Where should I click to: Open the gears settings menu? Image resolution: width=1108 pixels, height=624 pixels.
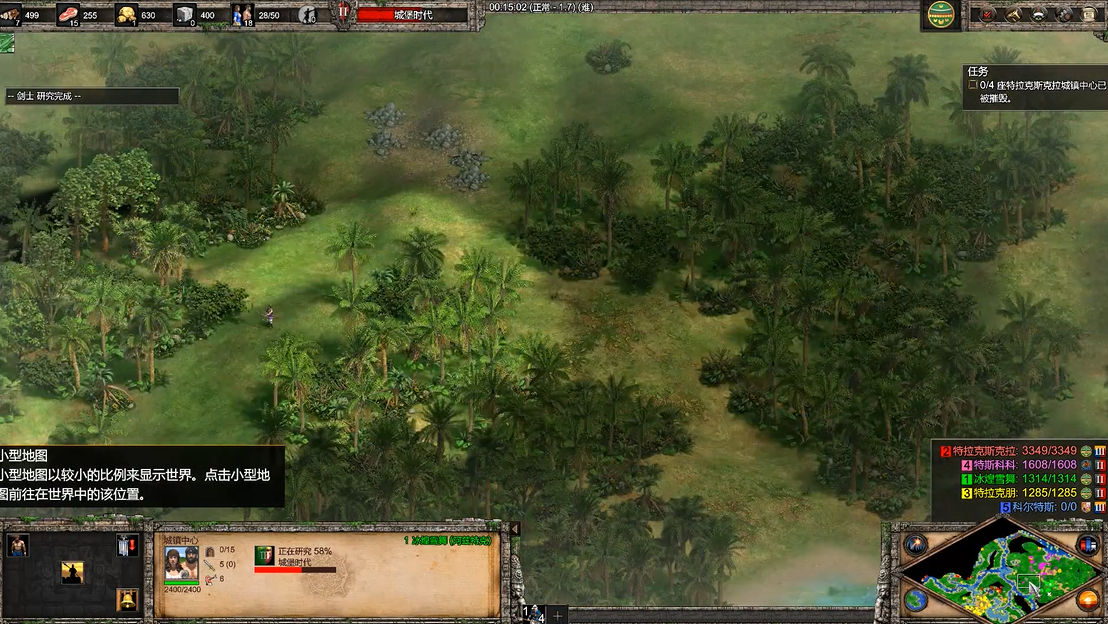tap(1064, 14)
